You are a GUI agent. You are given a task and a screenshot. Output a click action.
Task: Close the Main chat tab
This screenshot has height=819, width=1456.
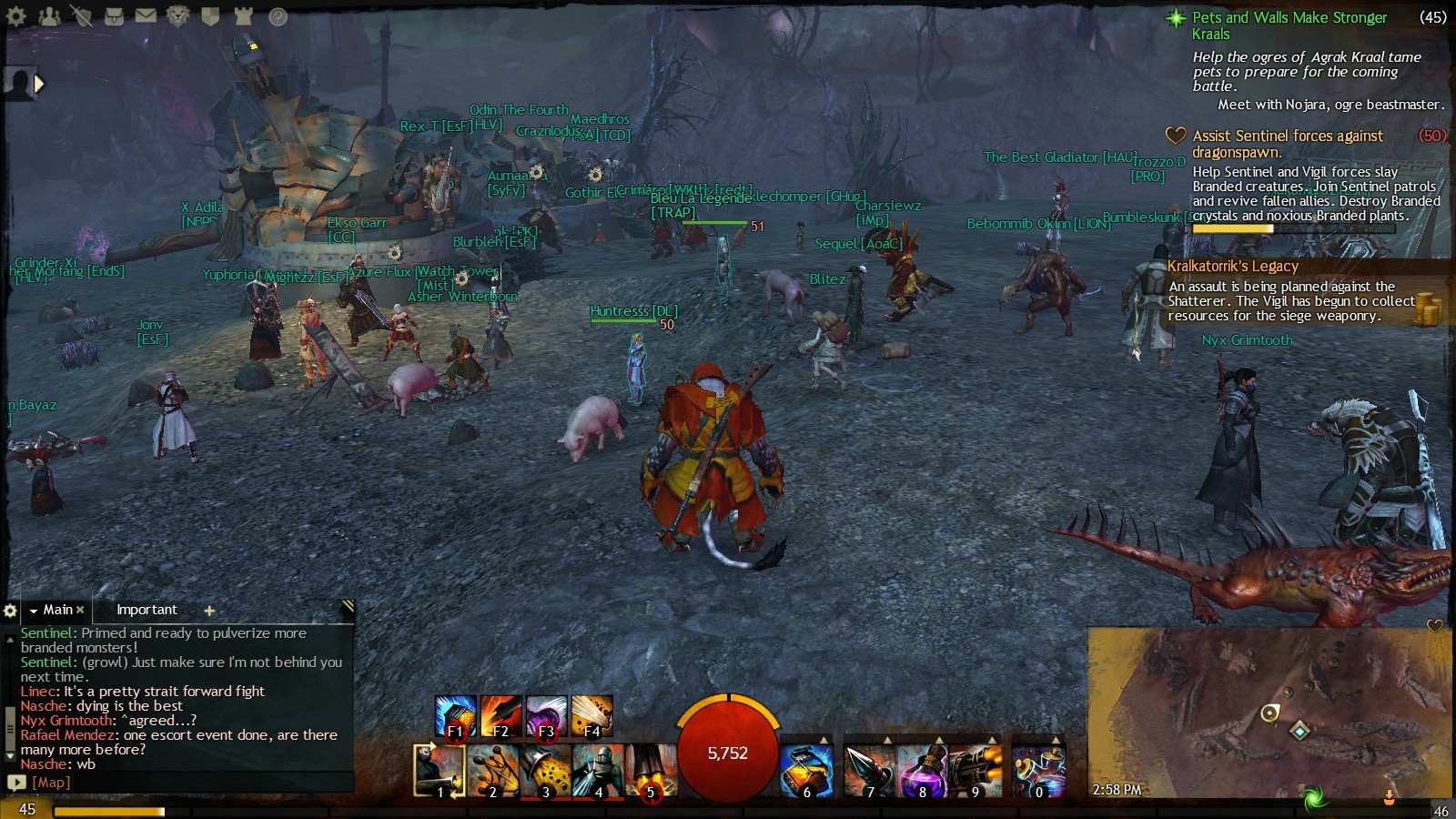click(x=80, y=610)
